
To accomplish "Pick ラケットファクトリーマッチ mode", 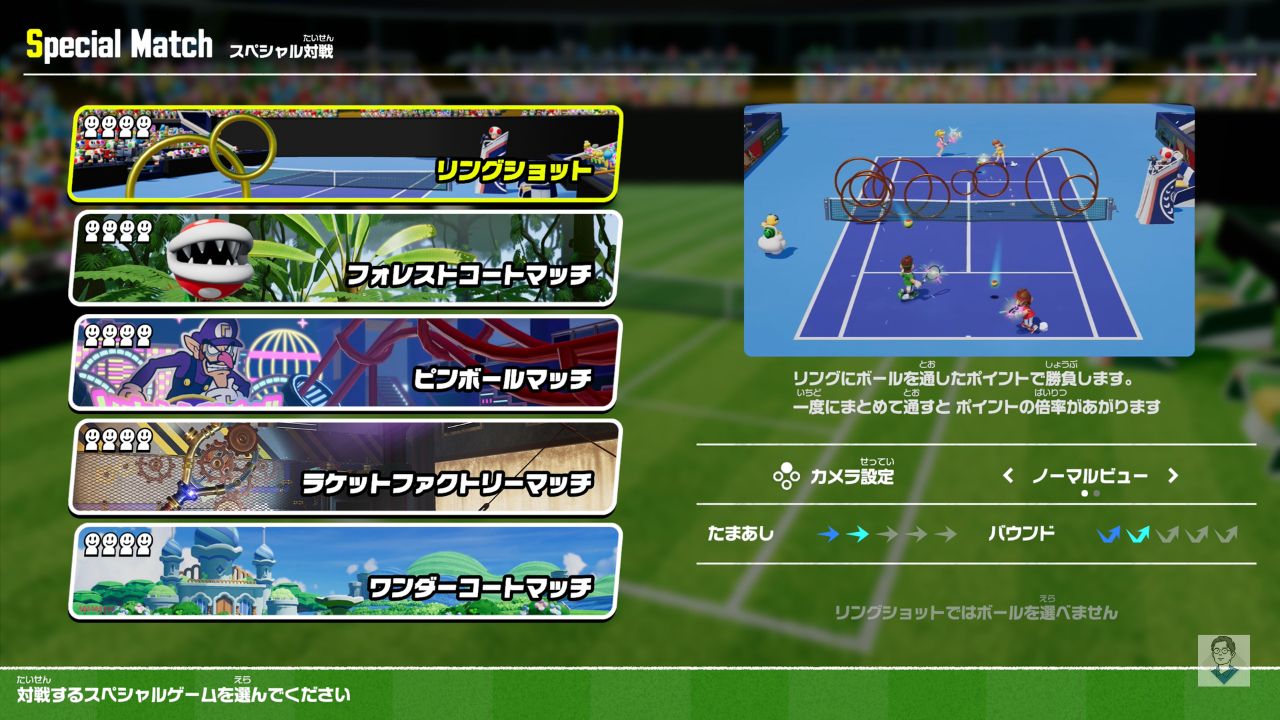I will click(x=345, y=466).
